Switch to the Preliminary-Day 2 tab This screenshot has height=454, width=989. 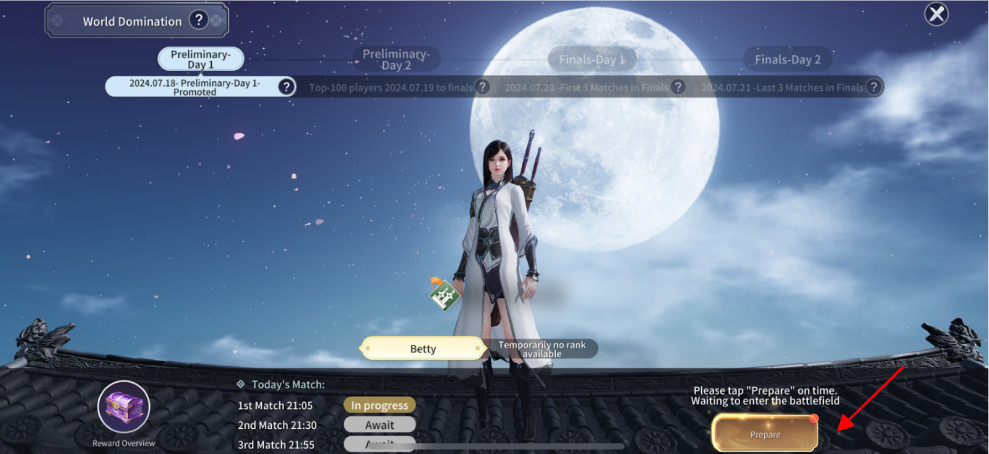pyautogui.click(x=395, y=59)
